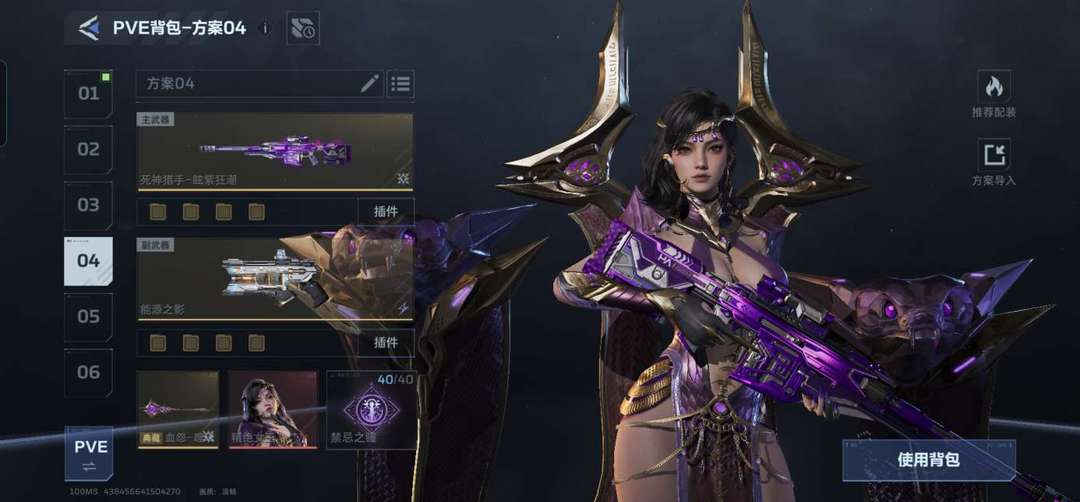Open 插件 for the secondary weapon
Image resolution: width=1080 pixels, height=502 pixels.
point(385,342)
